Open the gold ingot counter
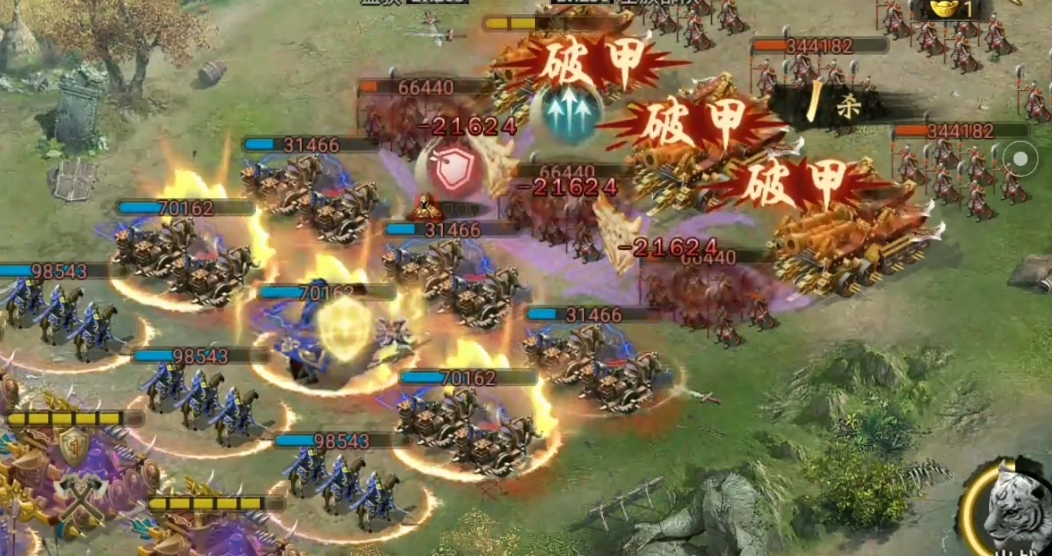 click(x=950, y=9)
